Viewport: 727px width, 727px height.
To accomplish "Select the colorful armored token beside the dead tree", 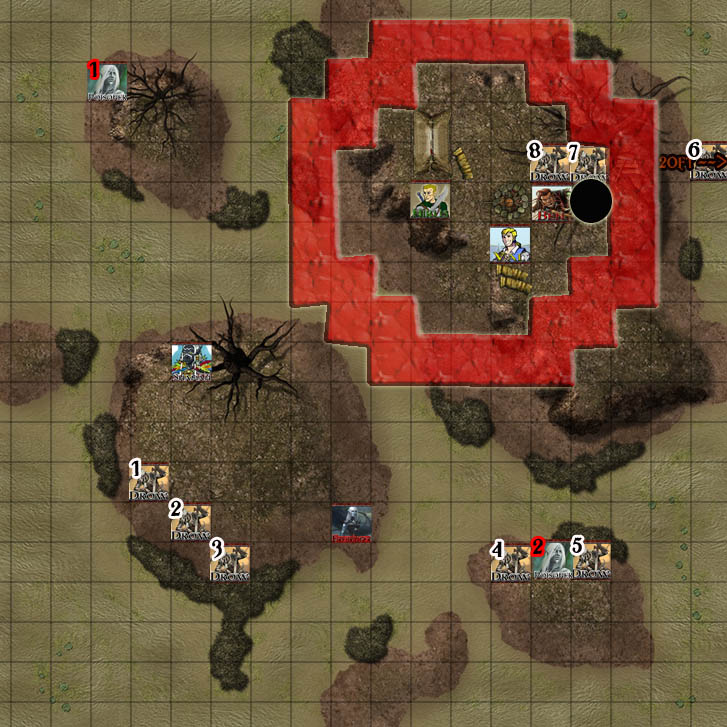I will (190, 363).
